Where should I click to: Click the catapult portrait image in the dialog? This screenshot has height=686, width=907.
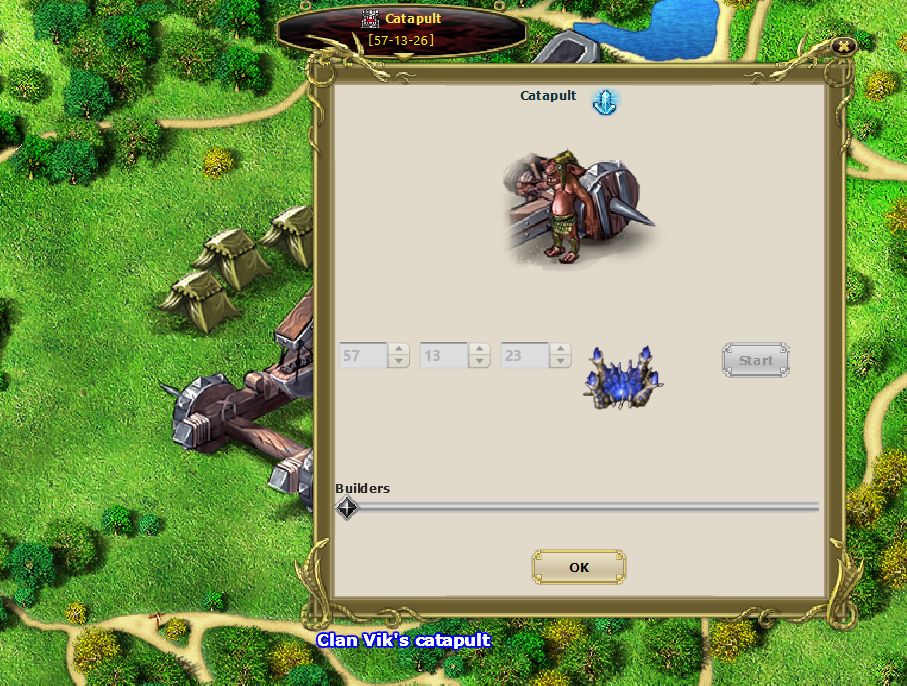[578, 209]
